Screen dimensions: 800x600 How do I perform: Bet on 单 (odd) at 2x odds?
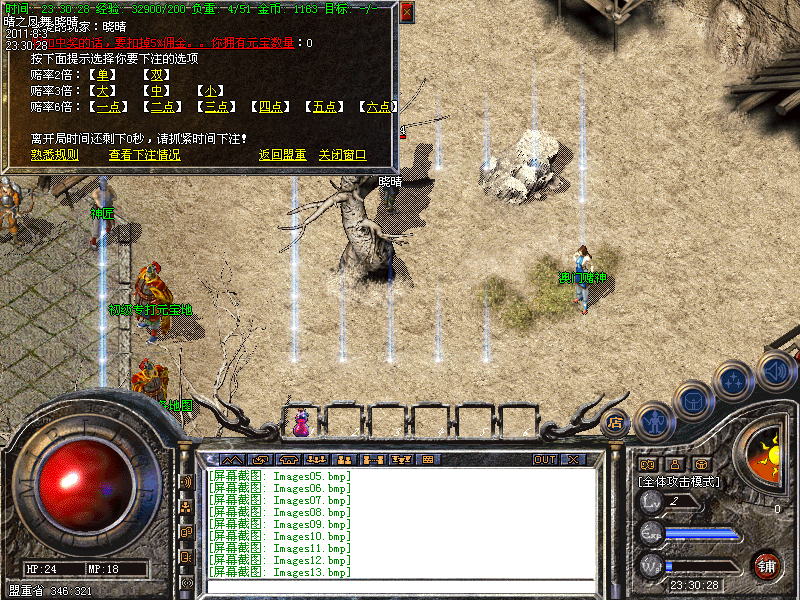point(103,74)
